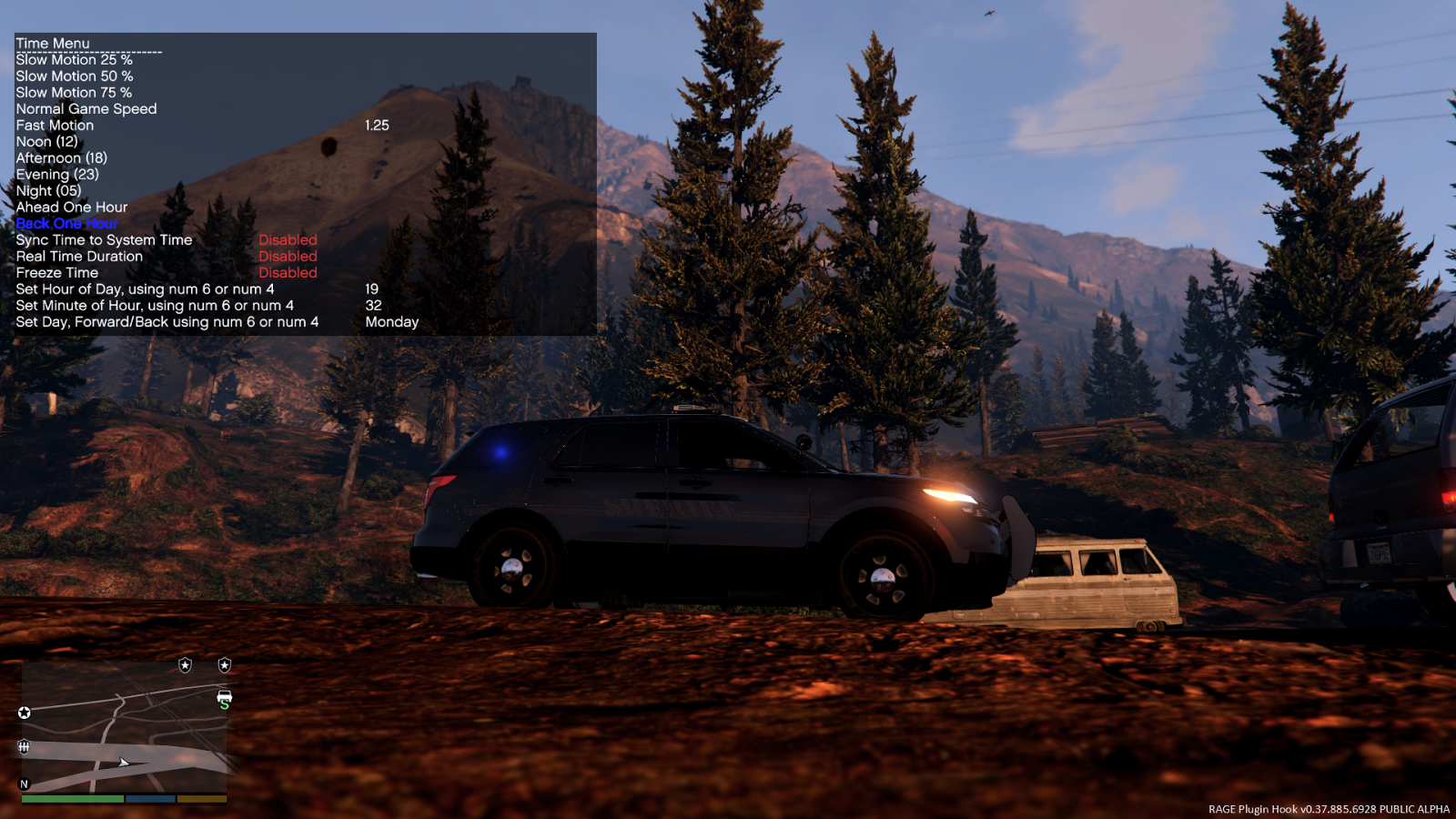Toggle the Freeze Time option
Screen dimensions: 1456x819
(56, 273)
